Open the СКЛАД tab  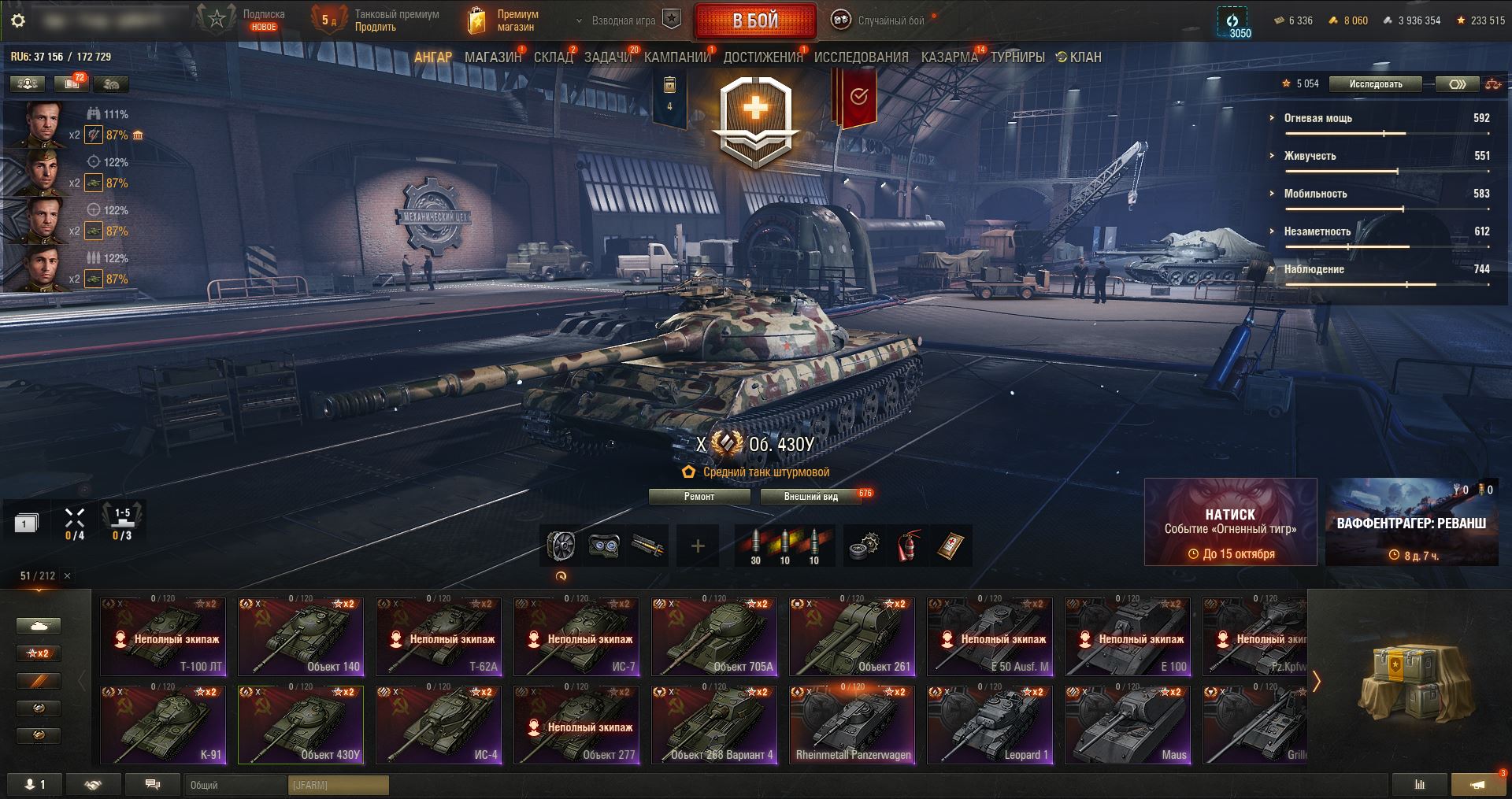553,57
